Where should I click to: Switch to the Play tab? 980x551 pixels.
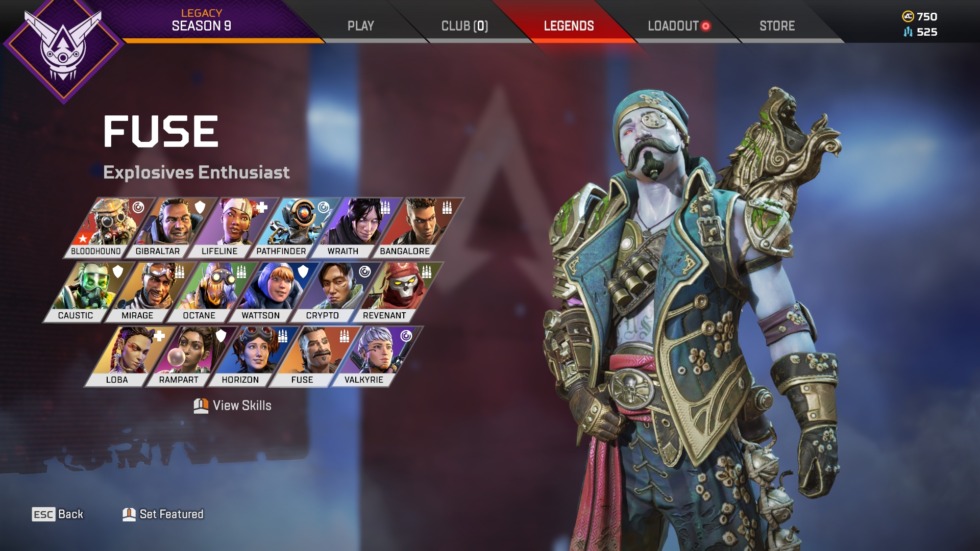pyautogui.click(x=360, y=26)
